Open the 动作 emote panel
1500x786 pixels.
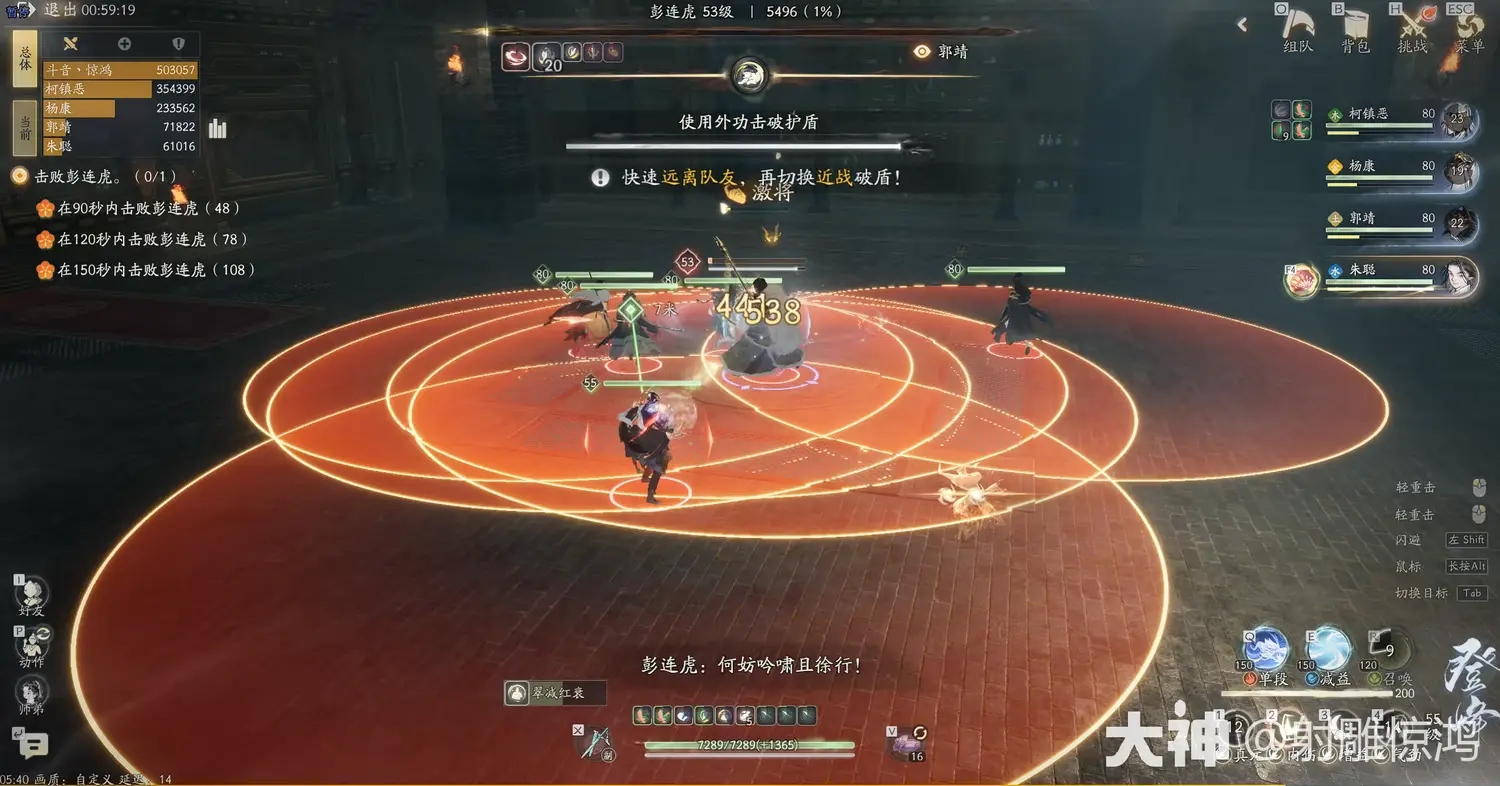point(32,645)
